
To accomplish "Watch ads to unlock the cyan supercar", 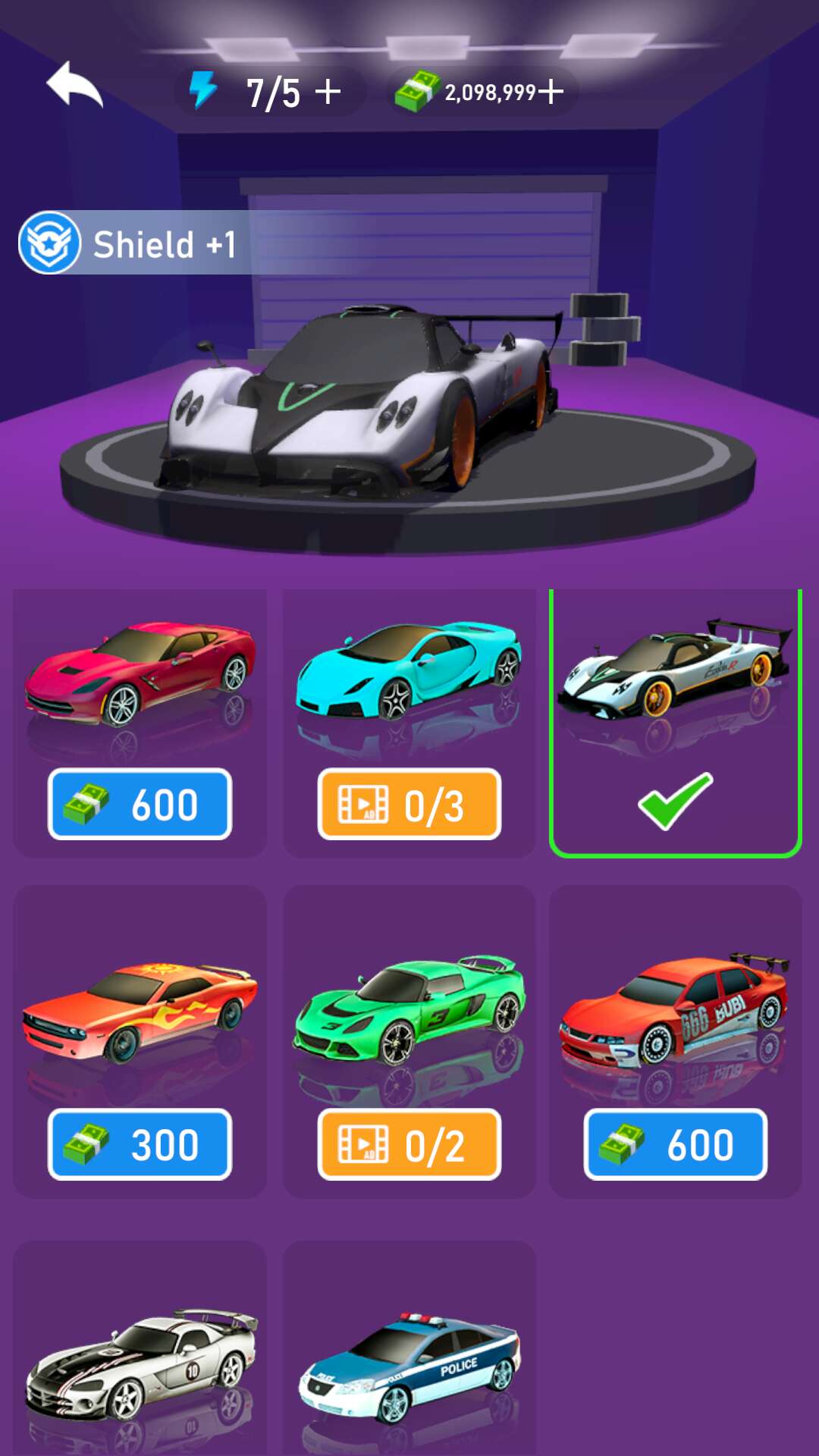I will coord(409,804).
